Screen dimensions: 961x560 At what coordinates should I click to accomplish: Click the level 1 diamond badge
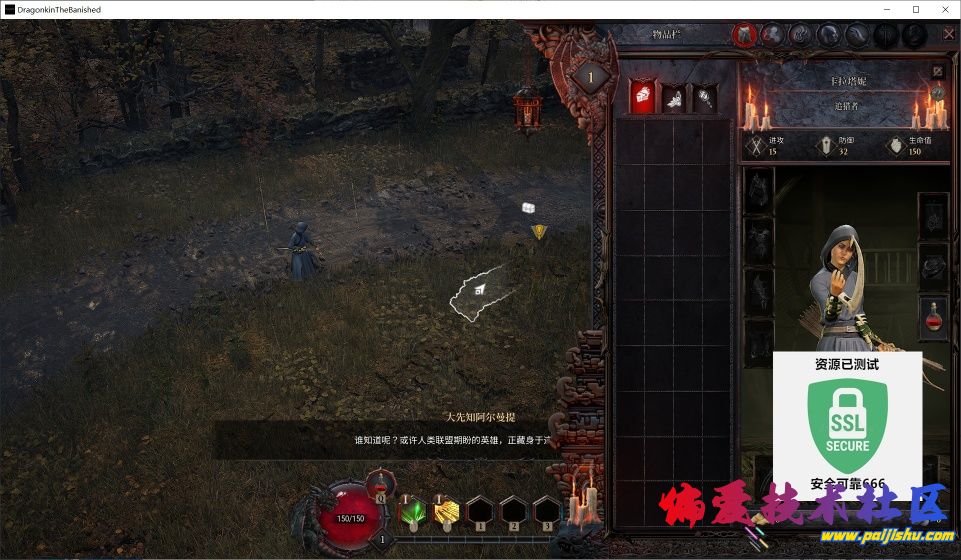click(x=590, y=78)
